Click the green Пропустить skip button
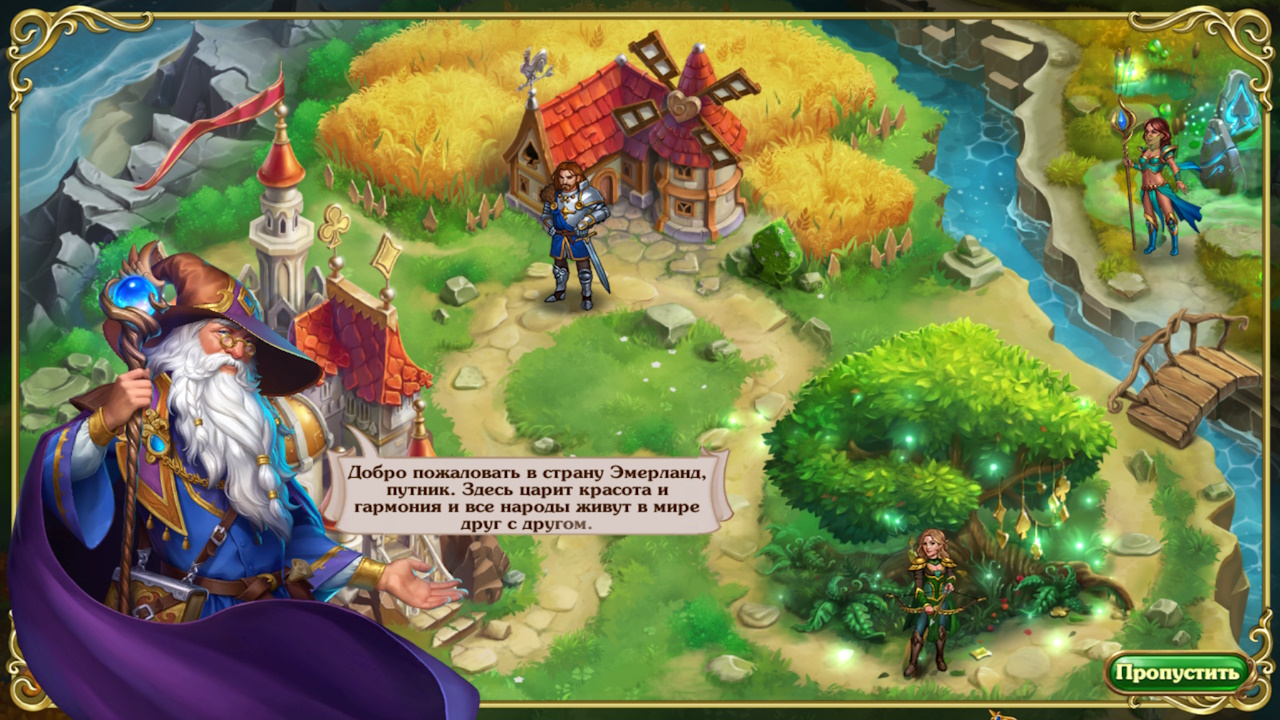1280x720 pixels. click(1178, 672)
